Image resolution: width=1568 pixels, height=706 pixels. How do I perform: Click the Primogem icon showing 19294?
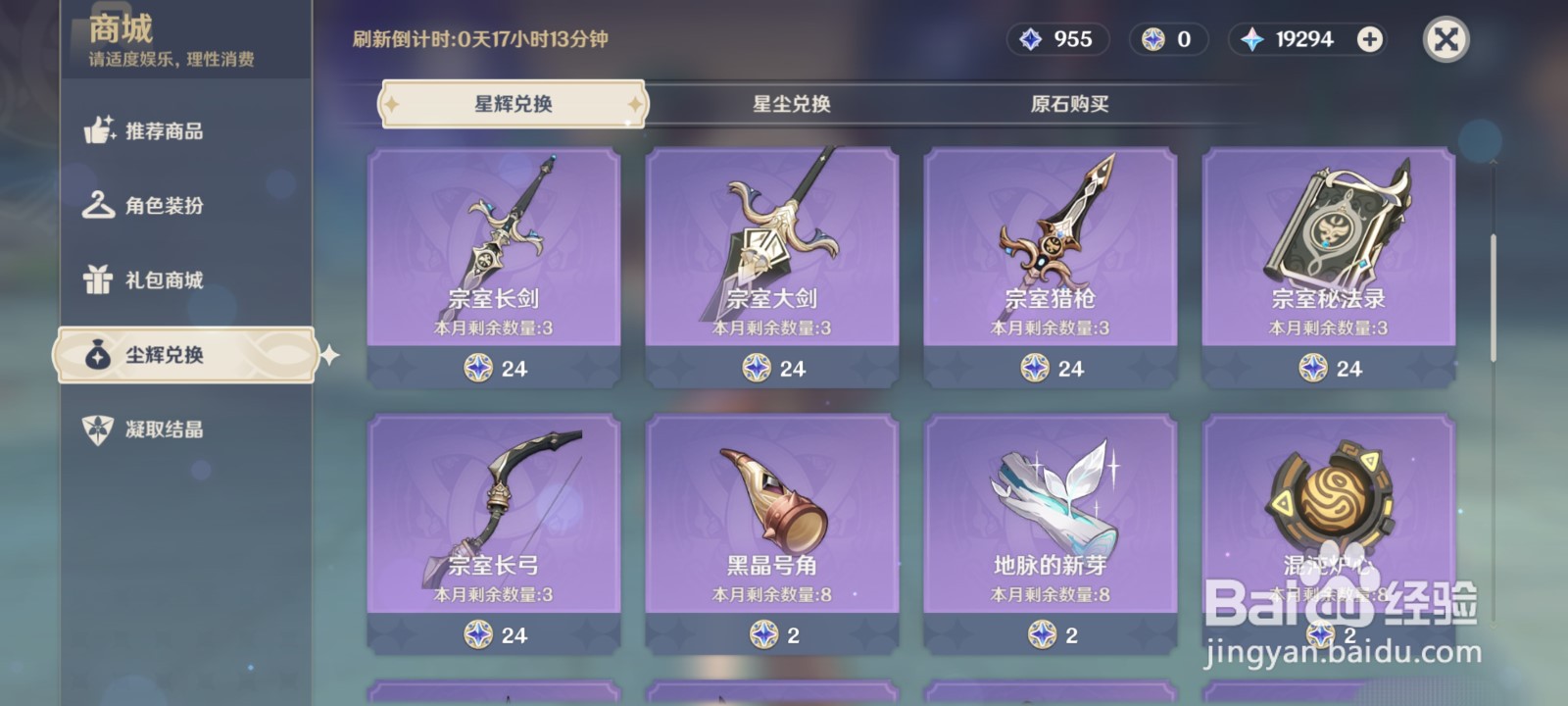click(1253, 39)
